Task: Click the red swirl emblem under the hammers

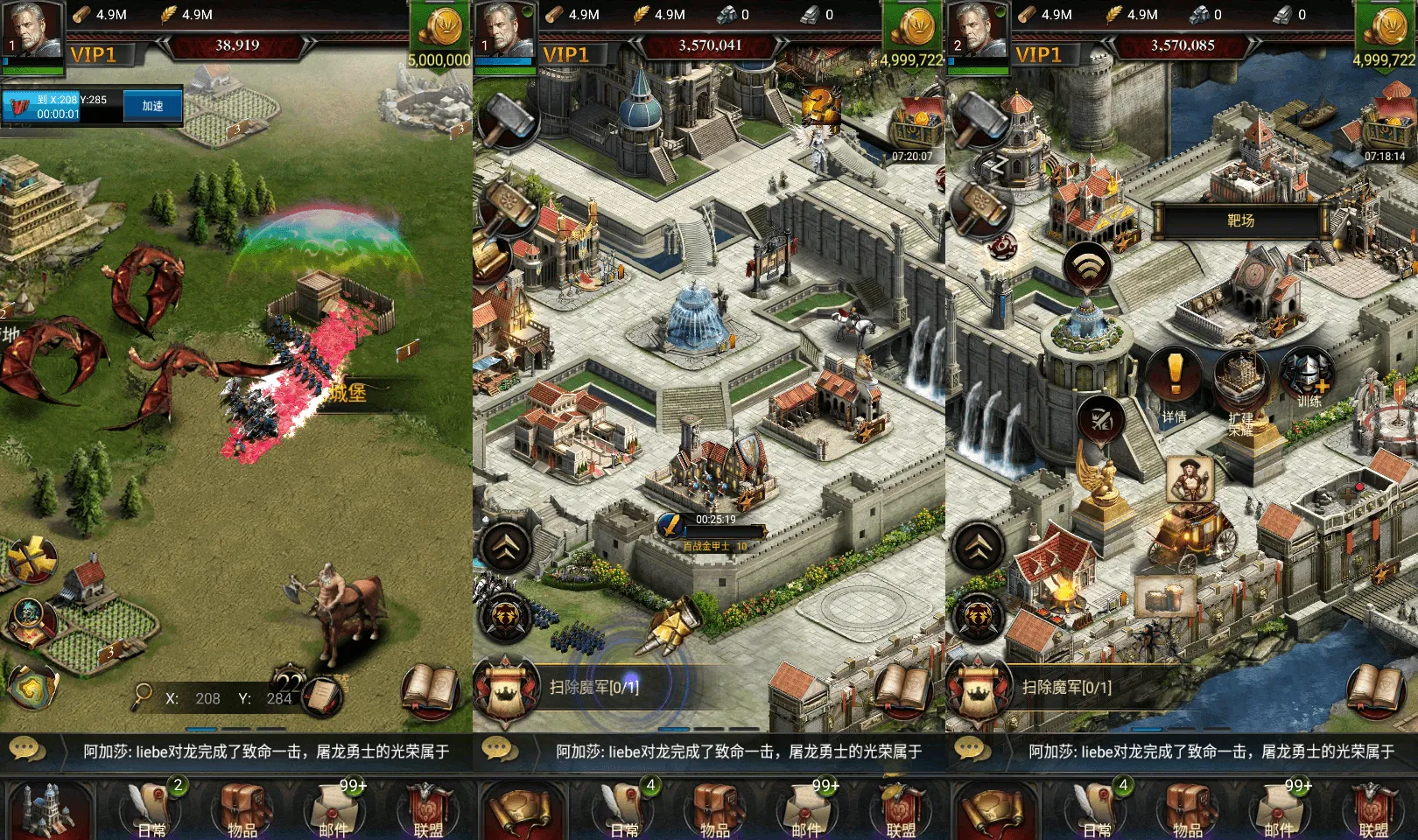Action: 1000,247
